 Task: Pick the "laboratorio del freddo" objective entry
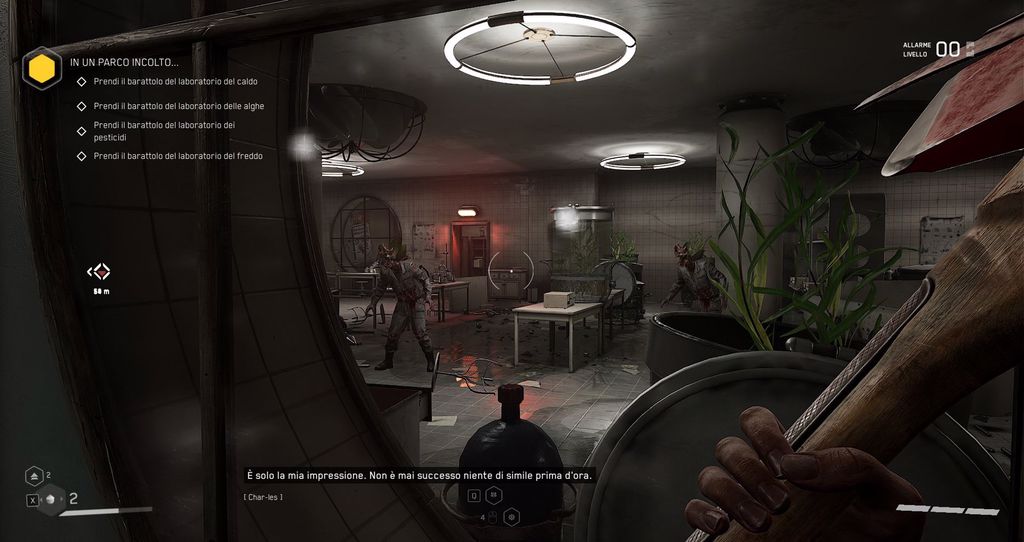[178, 156]
